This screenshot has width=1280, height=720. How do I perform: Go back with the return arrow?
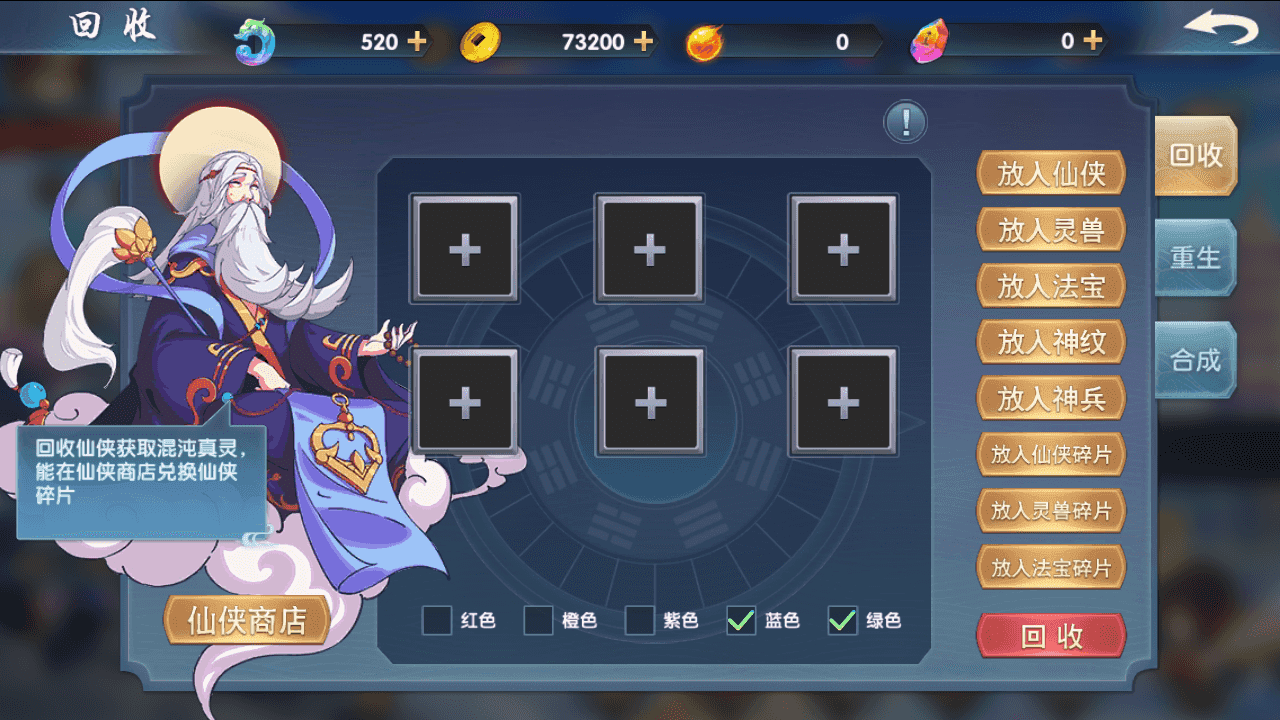(1221, 30)
